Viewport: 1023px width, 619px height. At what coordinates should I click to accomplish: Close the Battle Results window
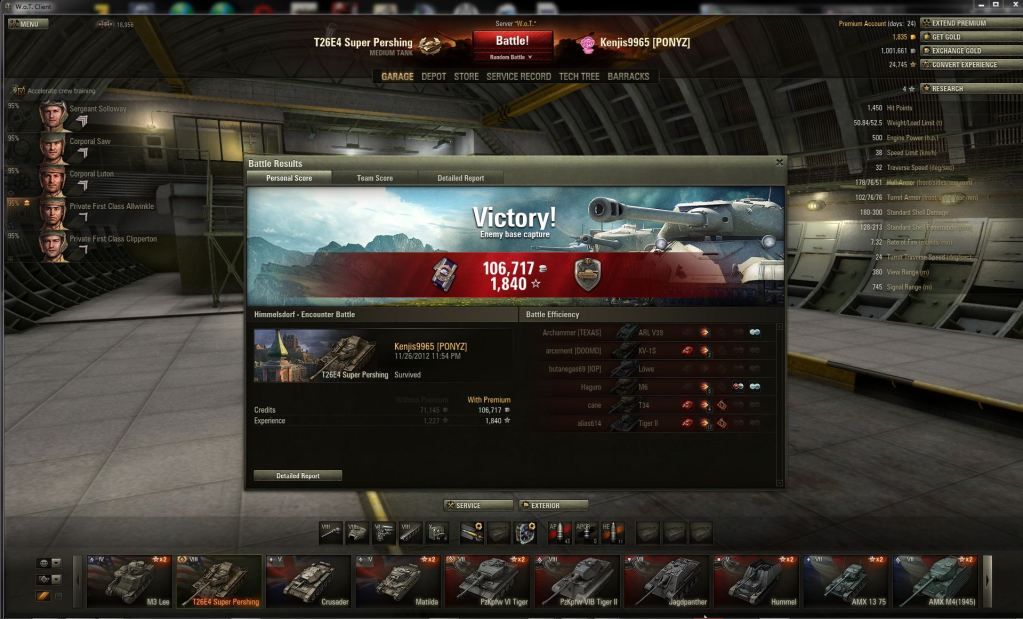click(779, 162)
